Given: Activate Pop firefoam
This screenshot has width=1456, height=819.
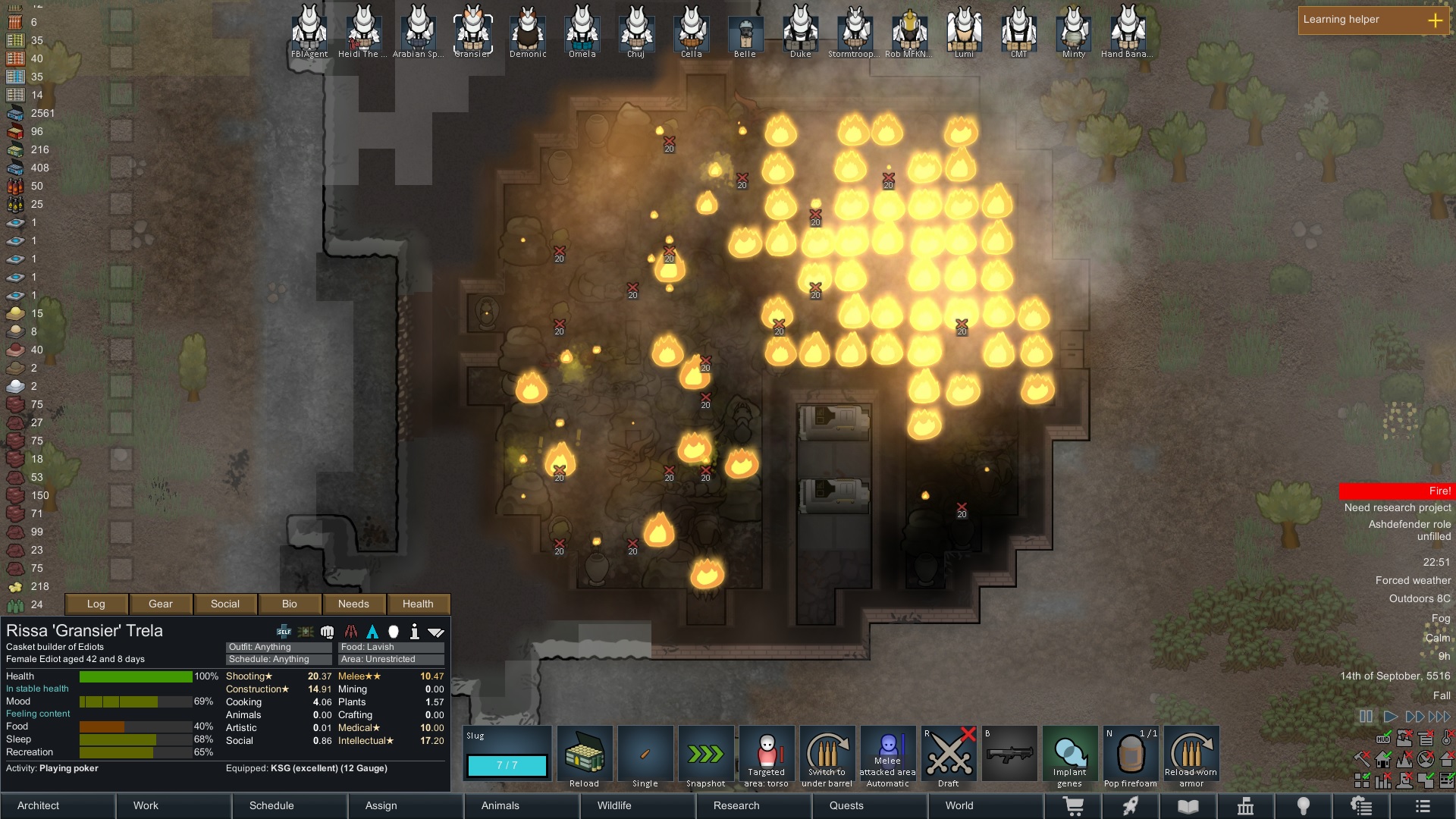Looking at the screenshot, I should pyautogui.click(x=1131, y=757).
